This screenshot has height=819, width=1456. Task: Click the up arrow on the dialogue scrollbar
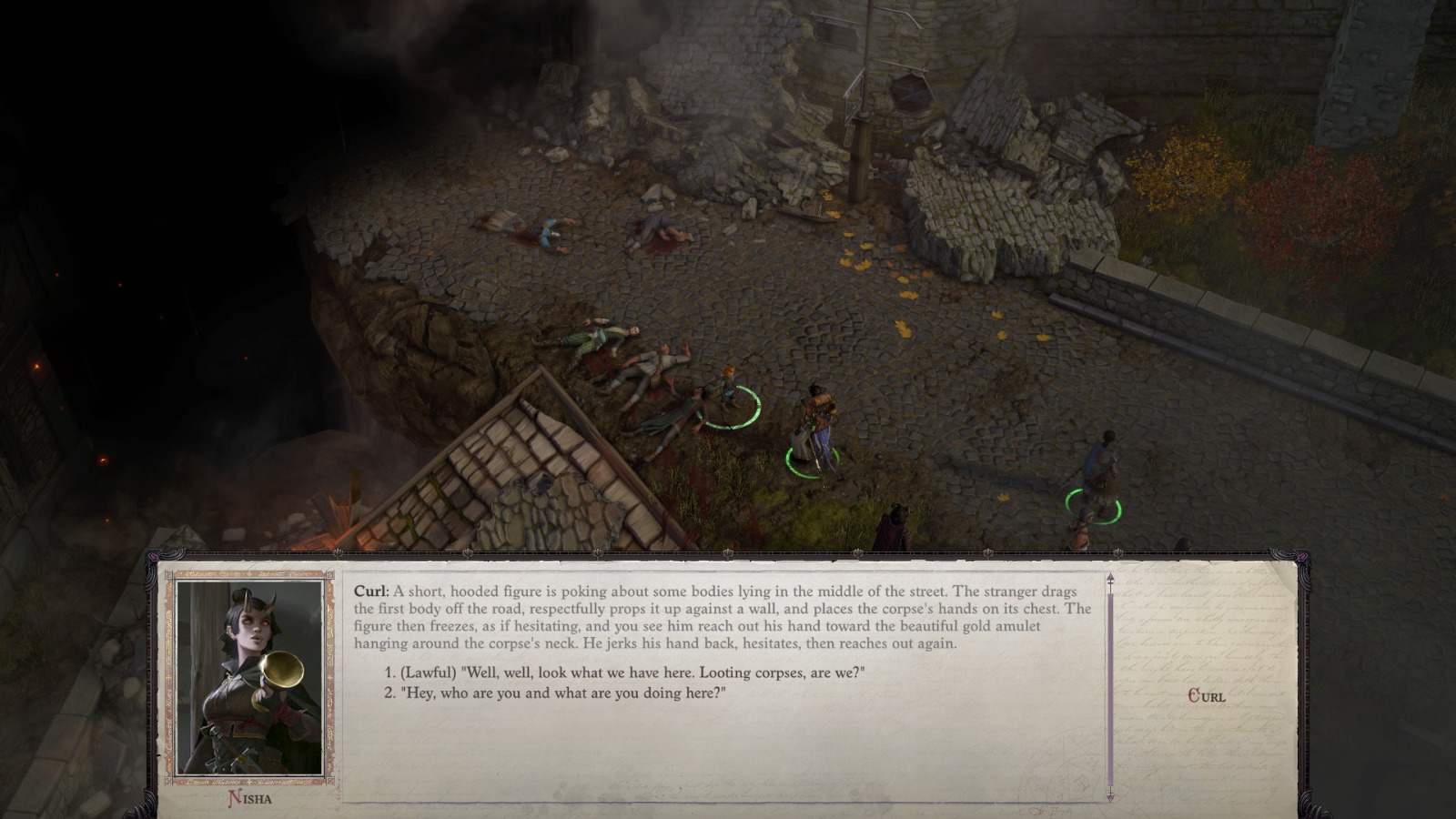(1110, 577)
